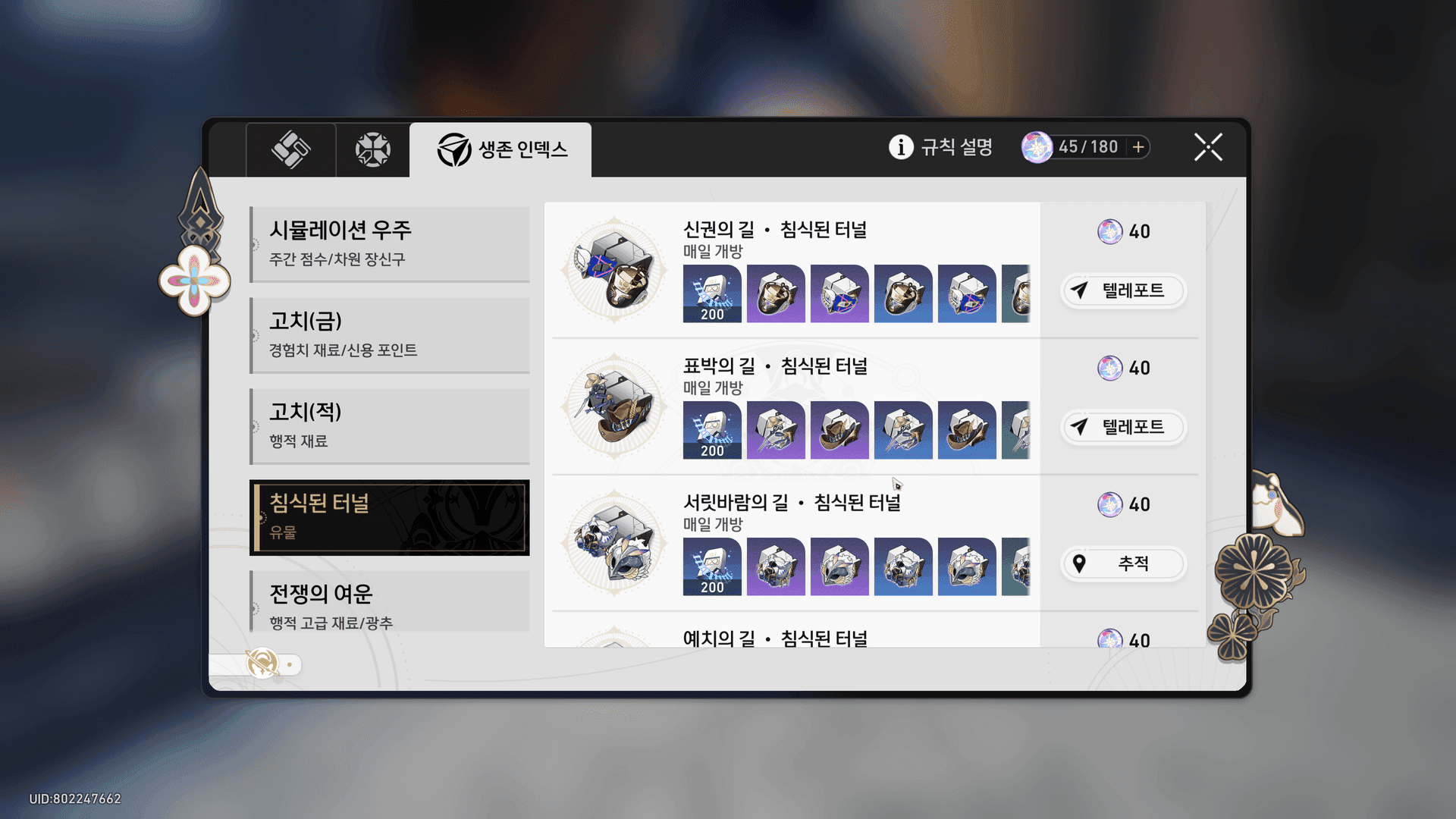Click the 200 stamina cost icon on 신권의 길
Viewport: 1456px width, 819px height.
pos(711,295)
